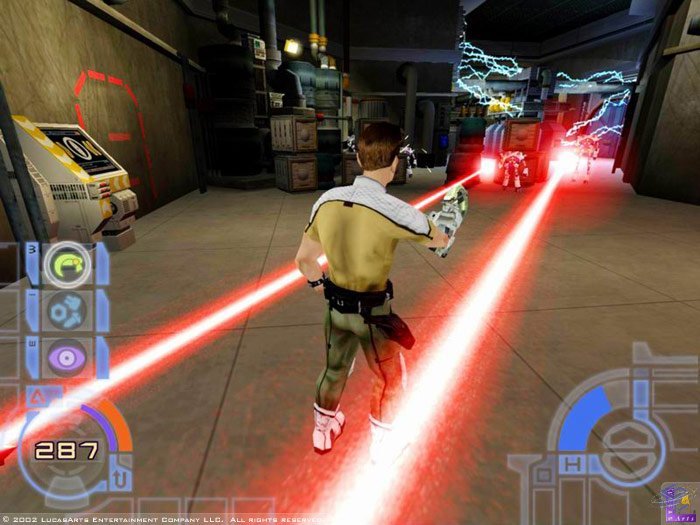Image resolution: width=700 pixels, height=525 pixels.
Task: Choose the blue gear and wrench icon
Action: tap(69, 310)
